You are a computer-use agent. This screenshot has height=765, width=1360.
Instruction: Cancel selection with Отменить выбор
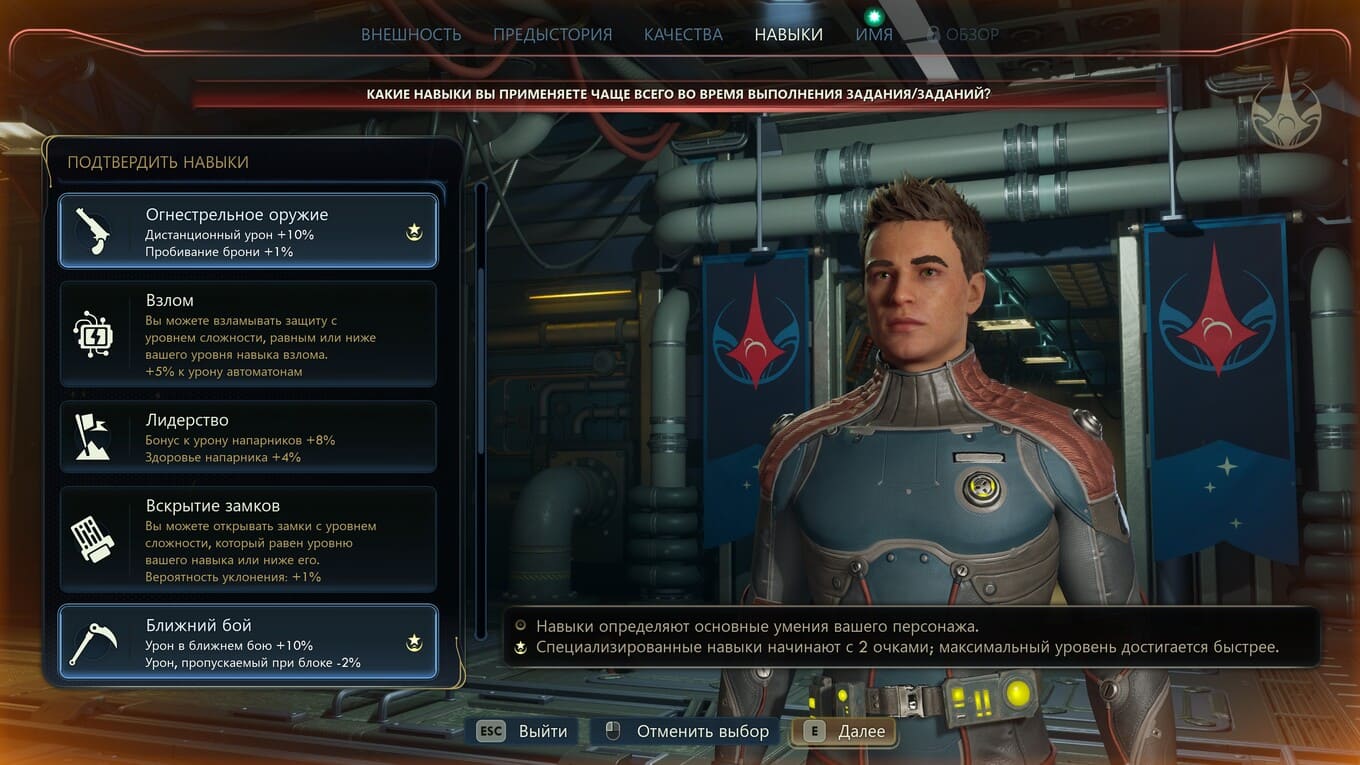(687, 731)
